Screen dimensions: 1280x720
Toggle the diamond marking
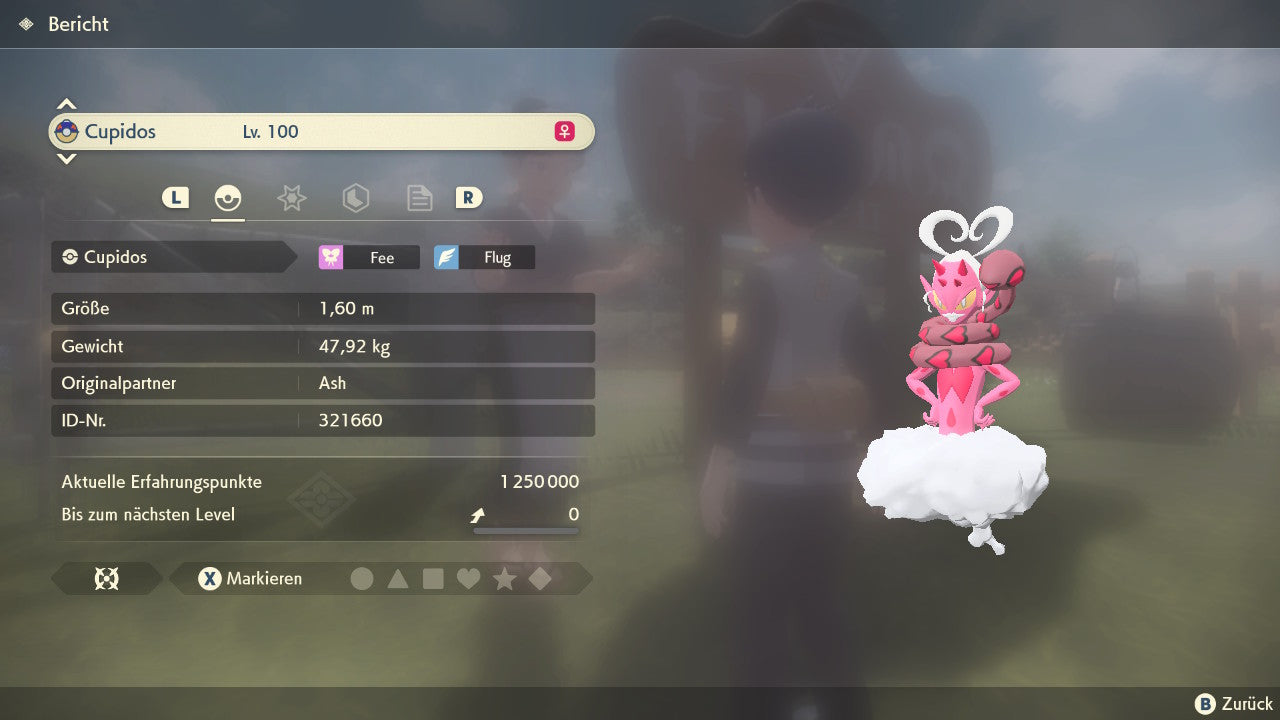[540, 578]
